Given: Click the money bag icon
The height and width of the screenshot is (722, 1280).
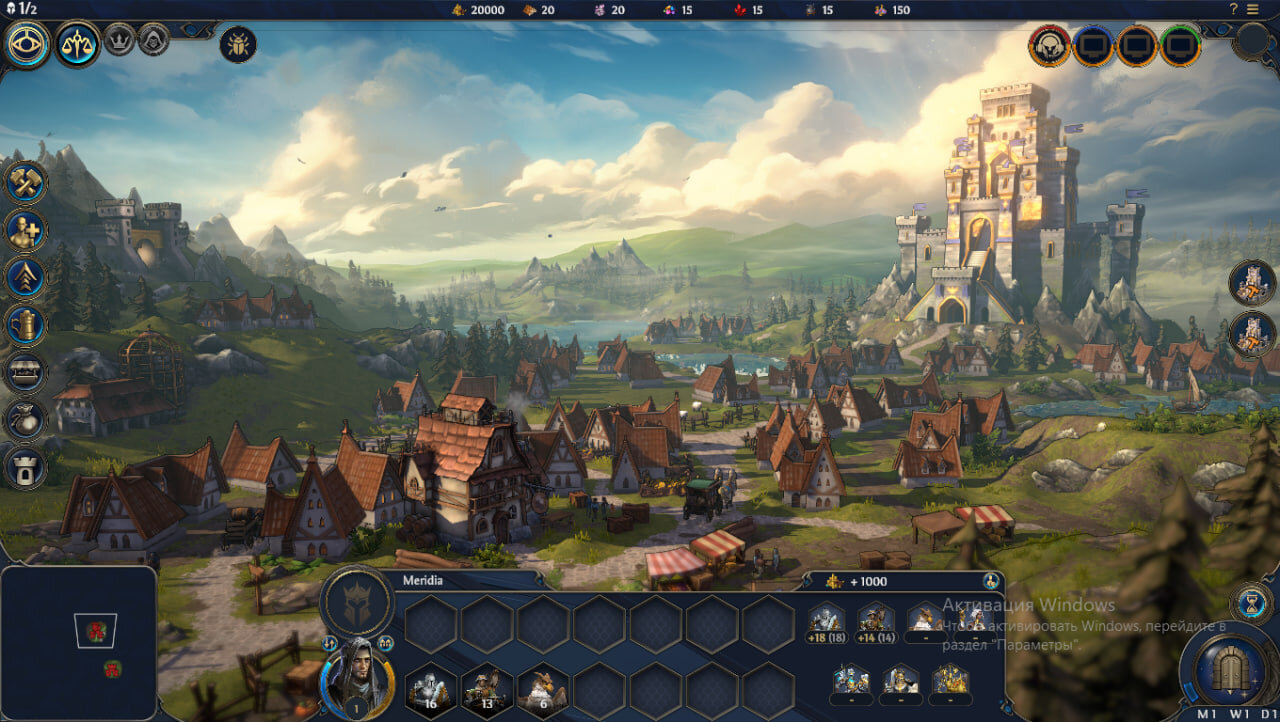Looking at the screenshot, I should click(26, 419).
